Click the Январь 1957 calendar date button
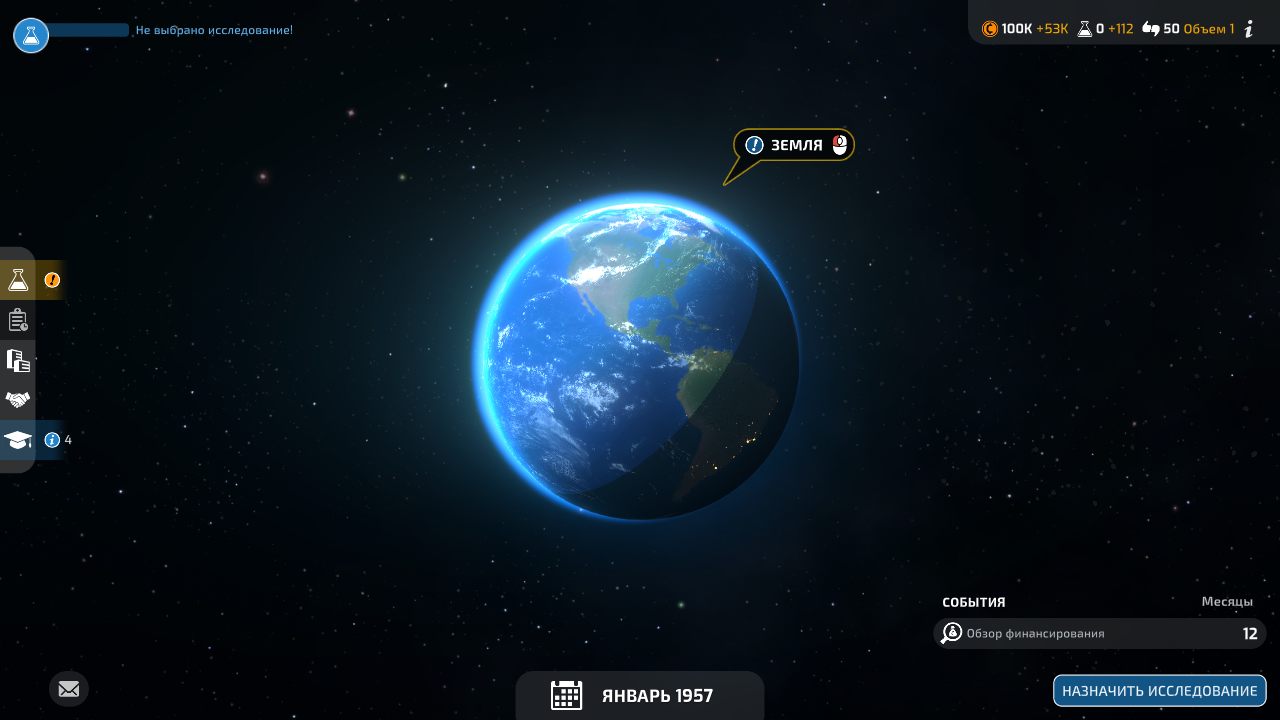The height and width of the screenshot is (720, 1280). point(639,695)
